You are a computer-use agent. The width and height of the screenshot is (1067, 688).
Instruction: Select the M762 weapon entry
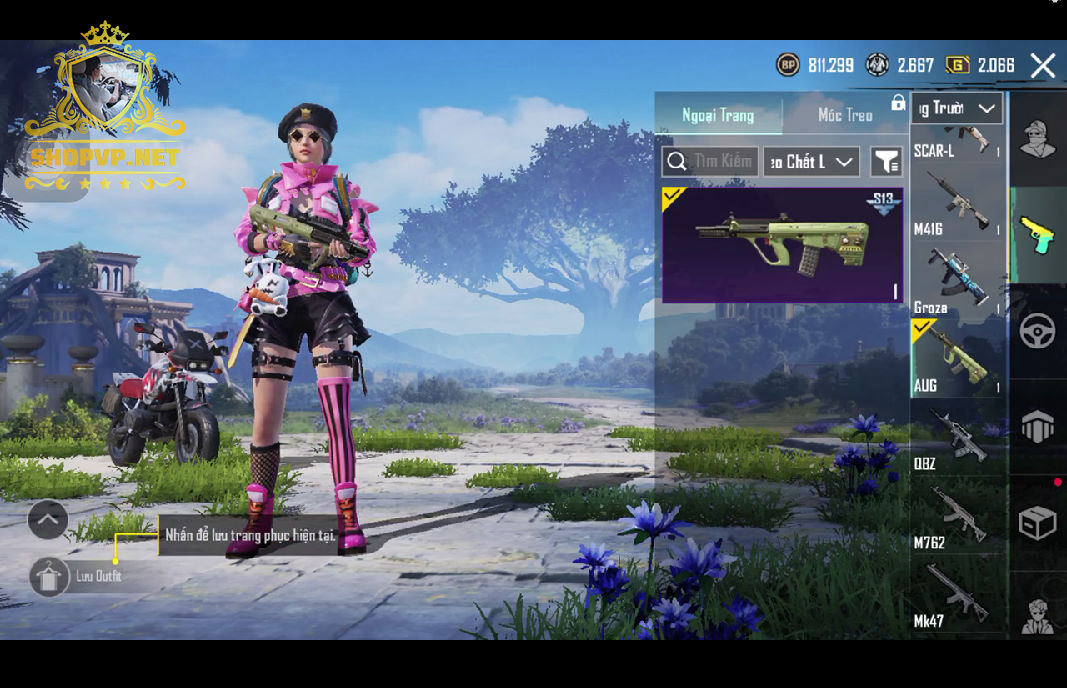coord(957,515)
